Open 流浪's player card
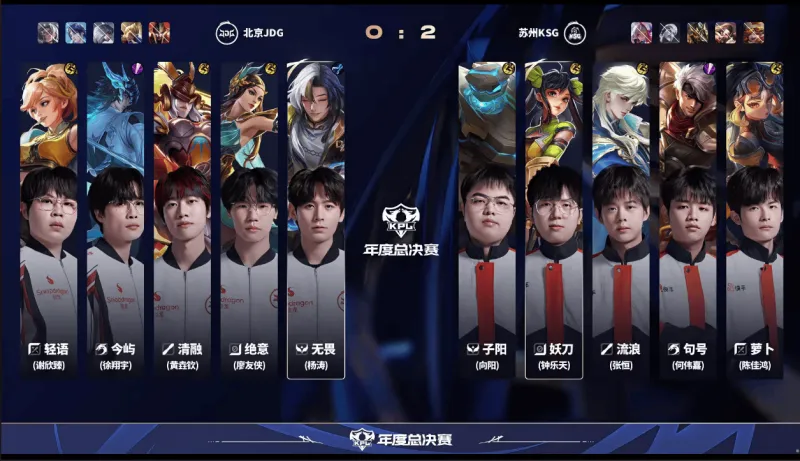This screenshot has width=800, height=461. [621, 220]
